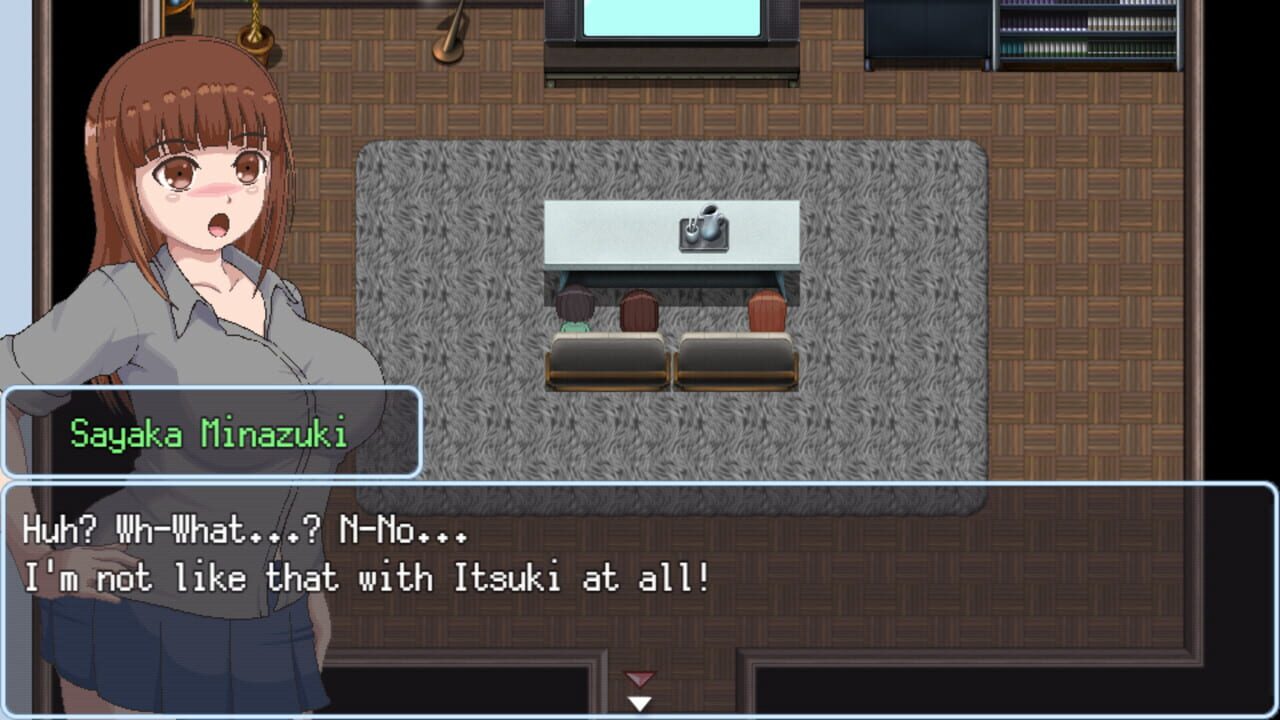Image resolution: width=1280 pixels, height=720 pixels.
Task: Click the character in the green shirt
Action: [573, 310]
